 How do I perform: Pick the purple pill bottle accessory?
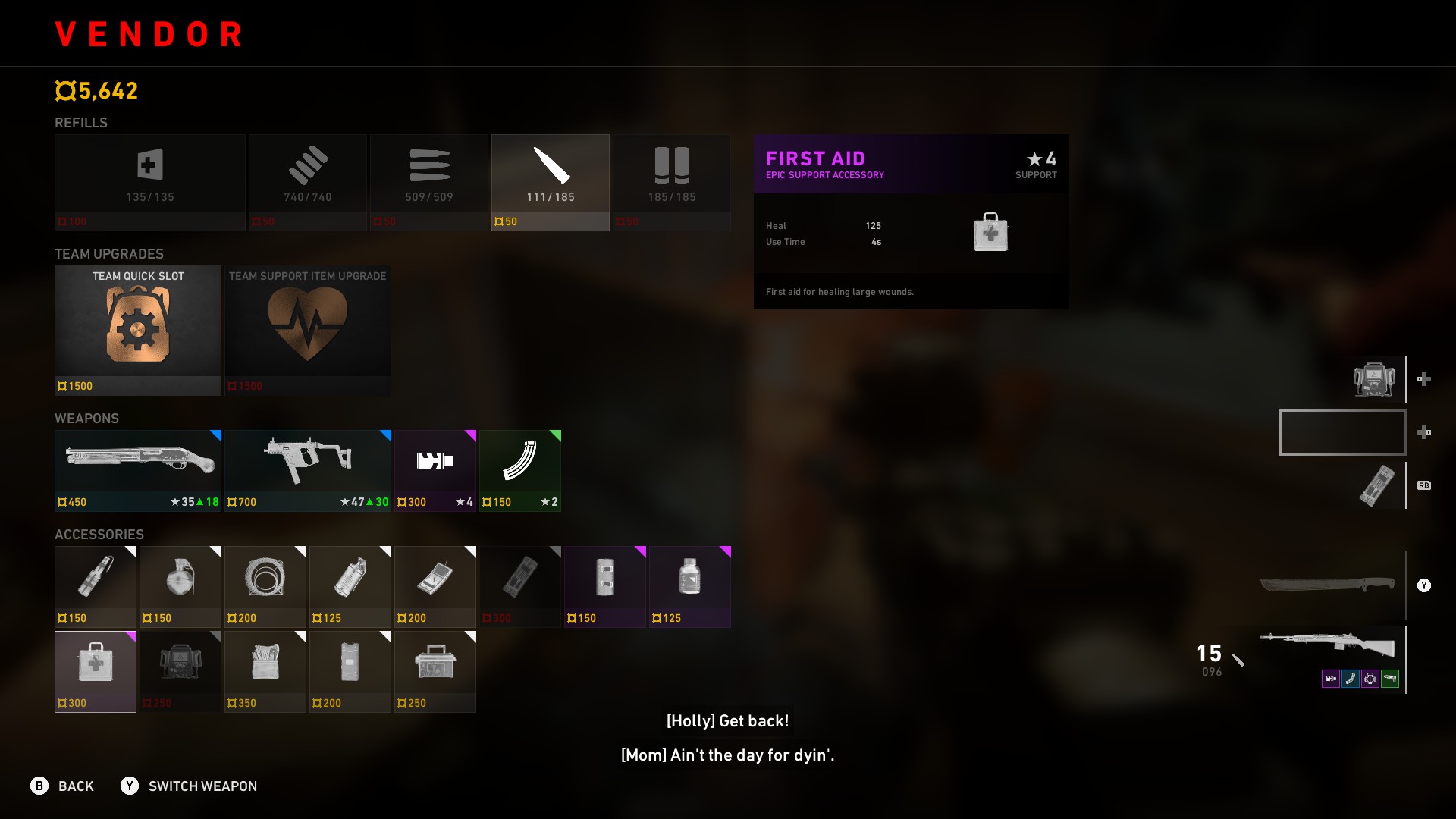[x=690, y=586]
